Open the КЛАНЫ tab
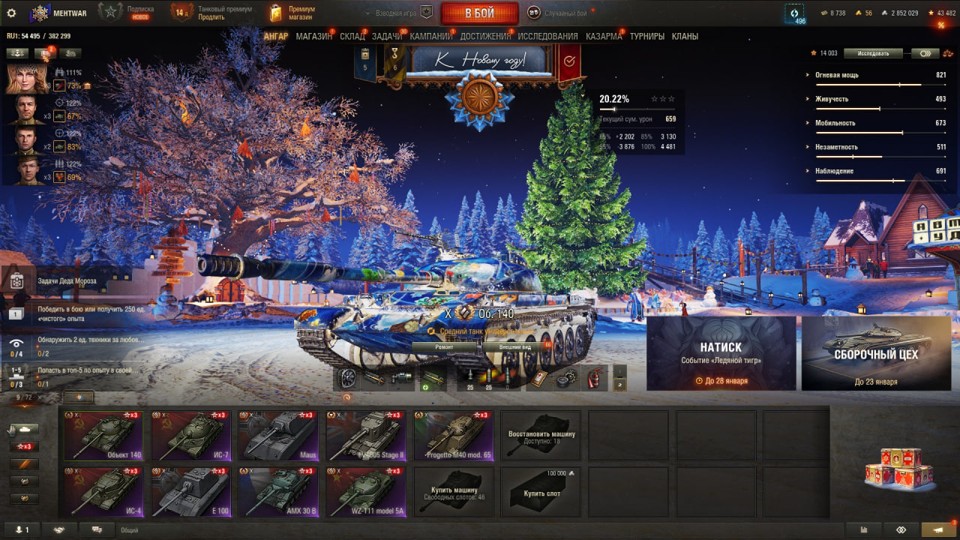 click(x=685, y=37)
